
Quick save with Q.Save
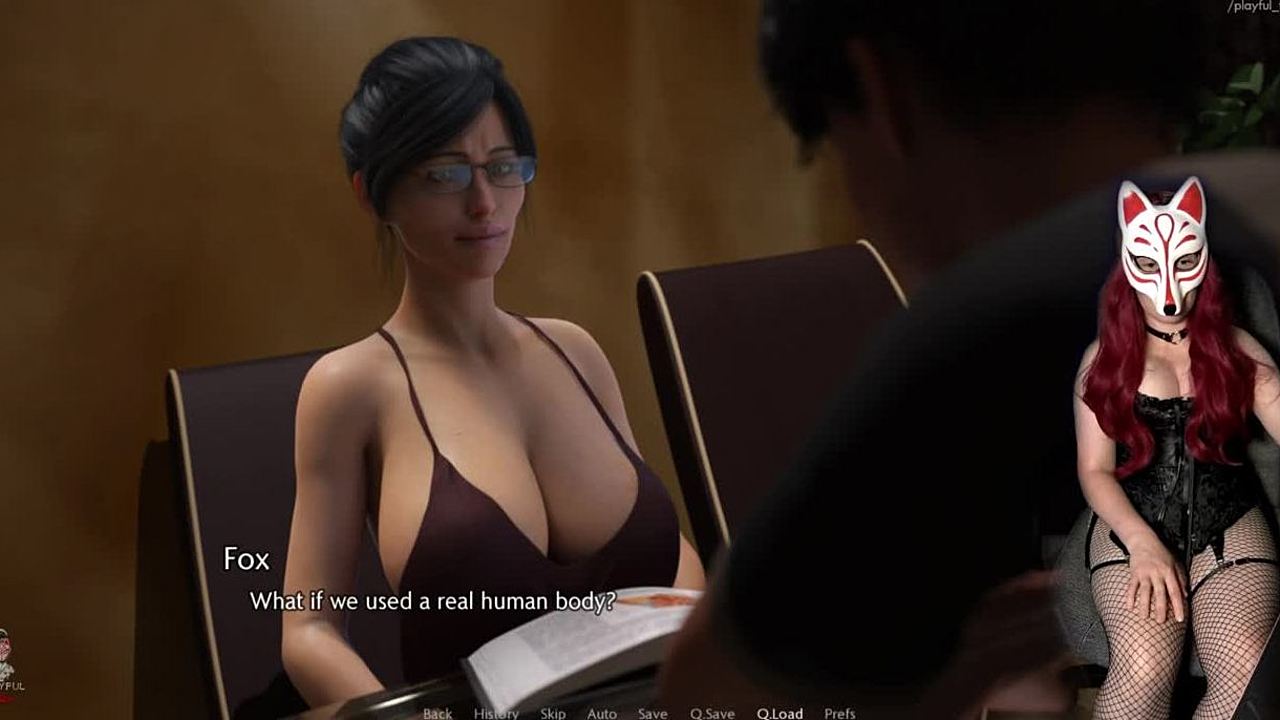(712, 713)
